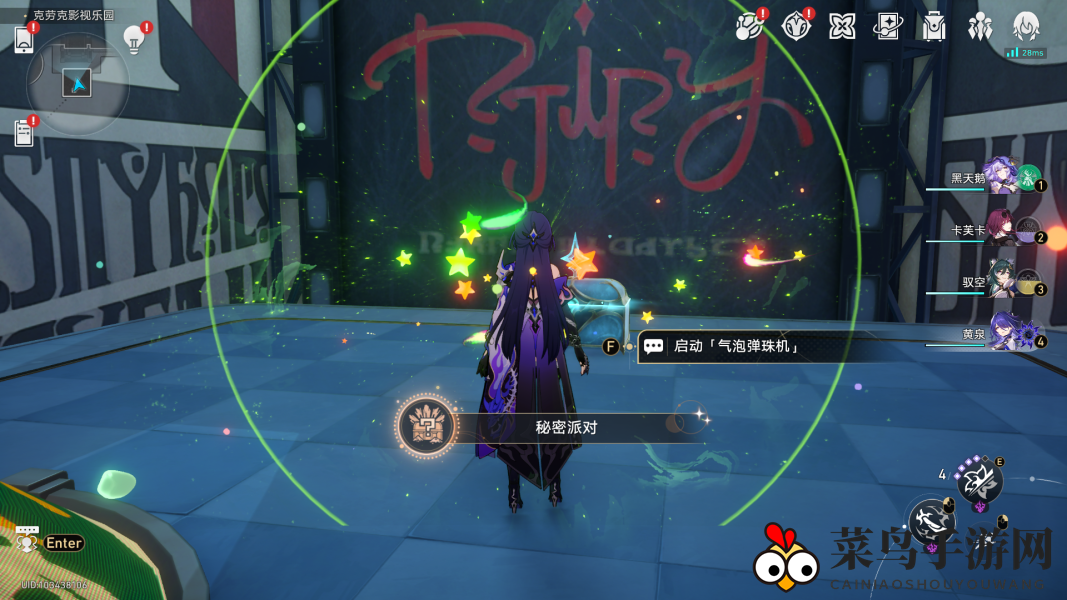Image resolution: width=1067 pixels, height=600 pixels.
Task: Open the phone menu icon
Action: (24, 39)
